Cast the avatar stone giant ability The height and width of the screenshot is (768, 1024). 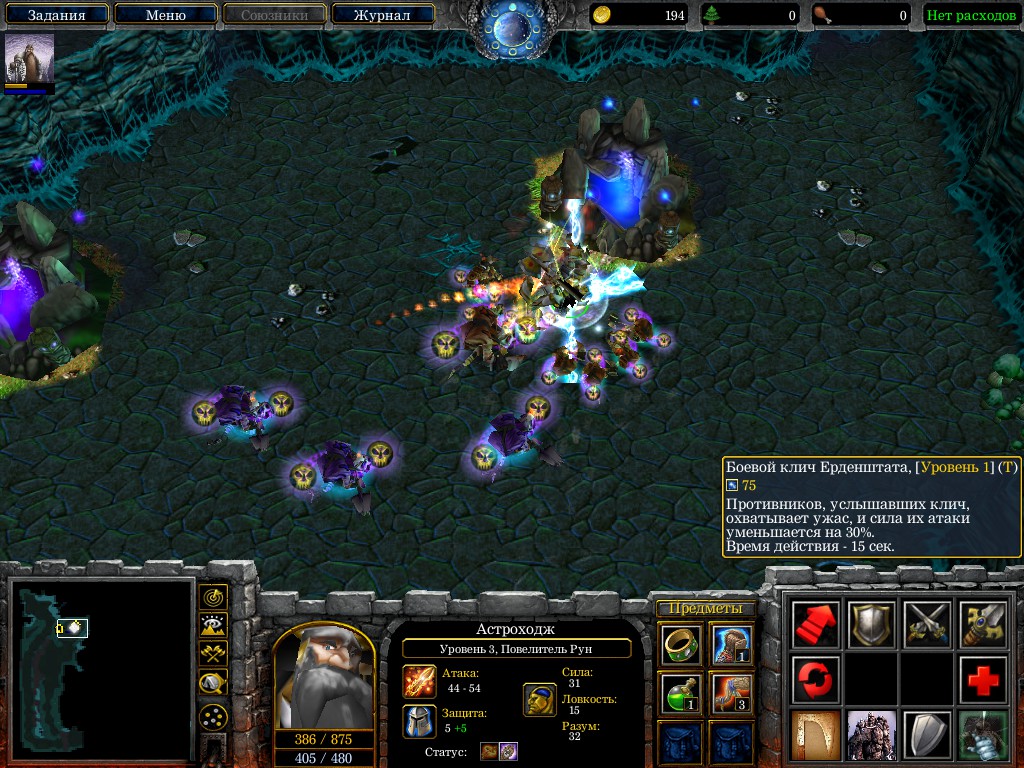click(870, 735)
